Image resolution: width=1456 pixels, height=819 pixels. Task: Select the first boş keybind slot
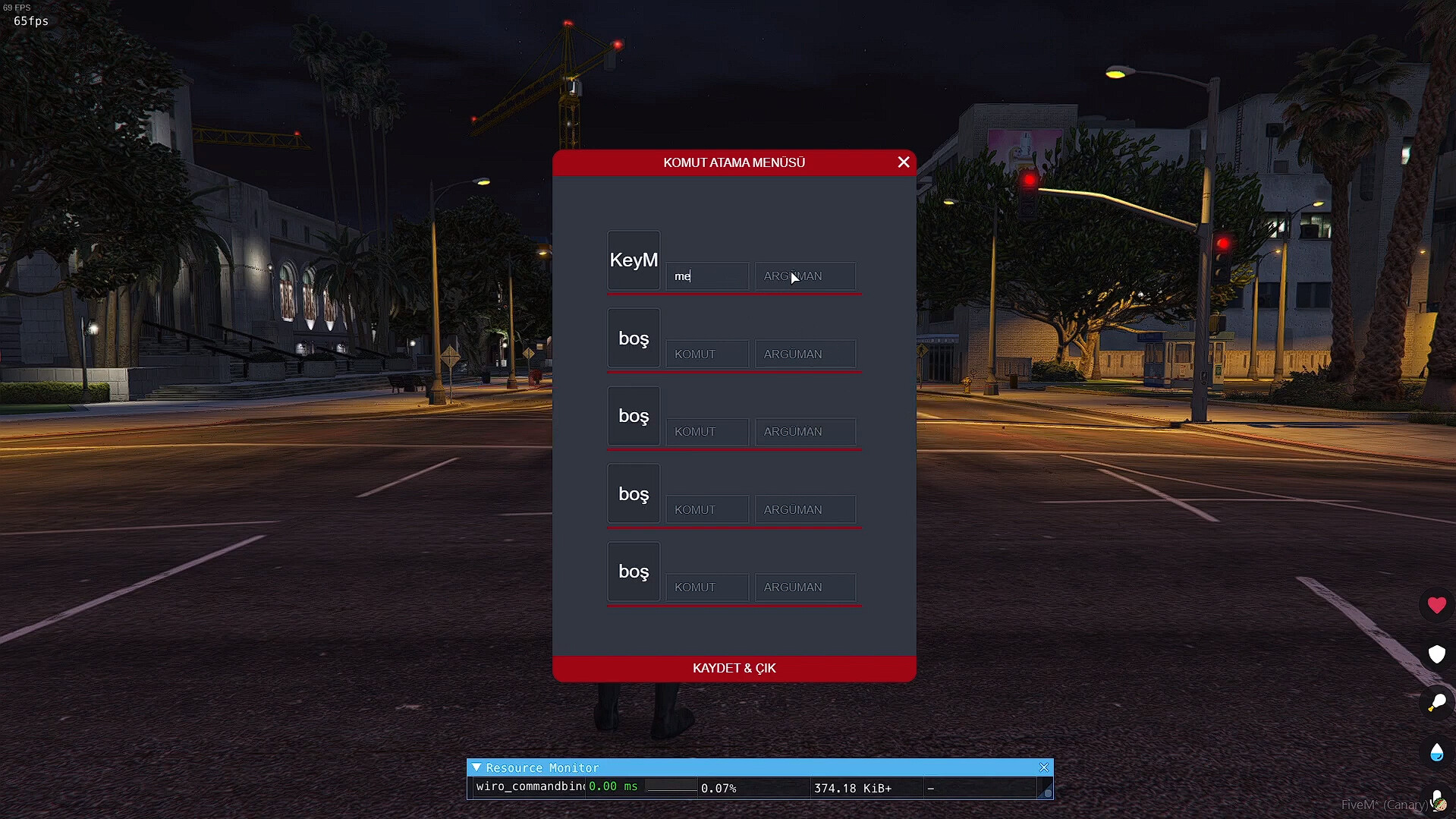(x=633, y=339)
